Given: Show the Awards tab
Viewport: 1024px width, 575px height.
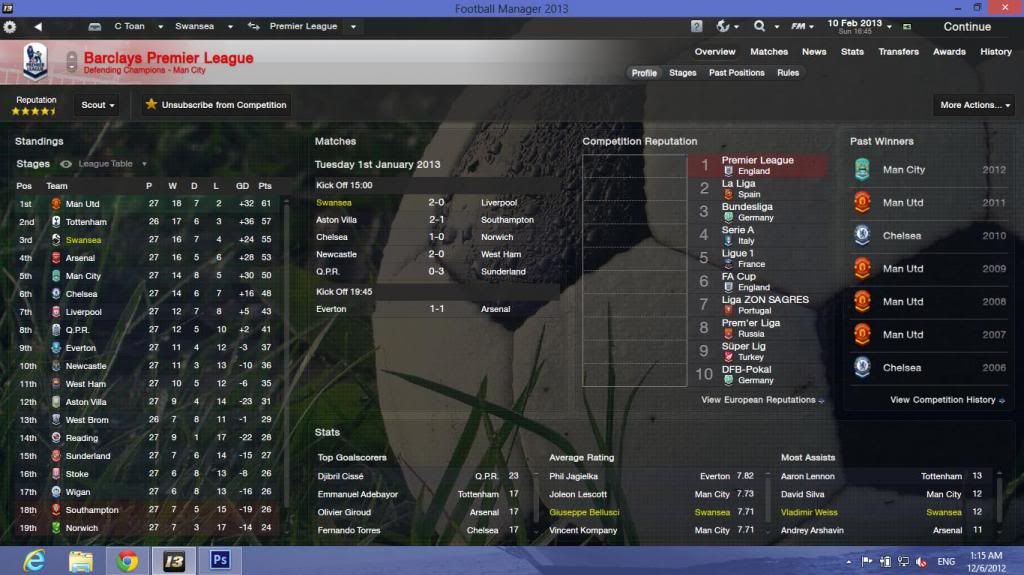Looking at the screenshot, I should tap(949, 52).
